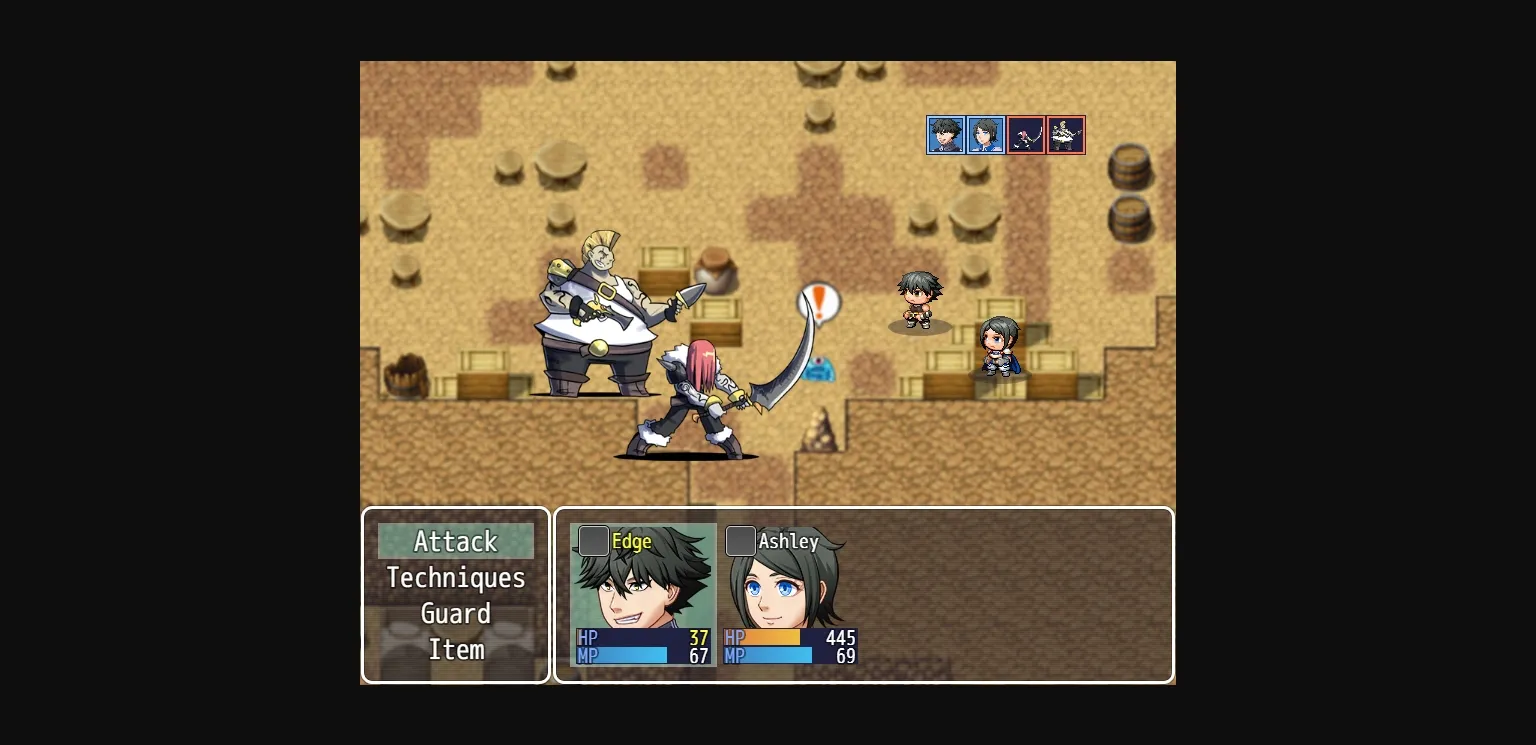The height and width of the screenshot is (745, 1536).
Task: Choose the Attack command
Action: [x=456, y=542]
